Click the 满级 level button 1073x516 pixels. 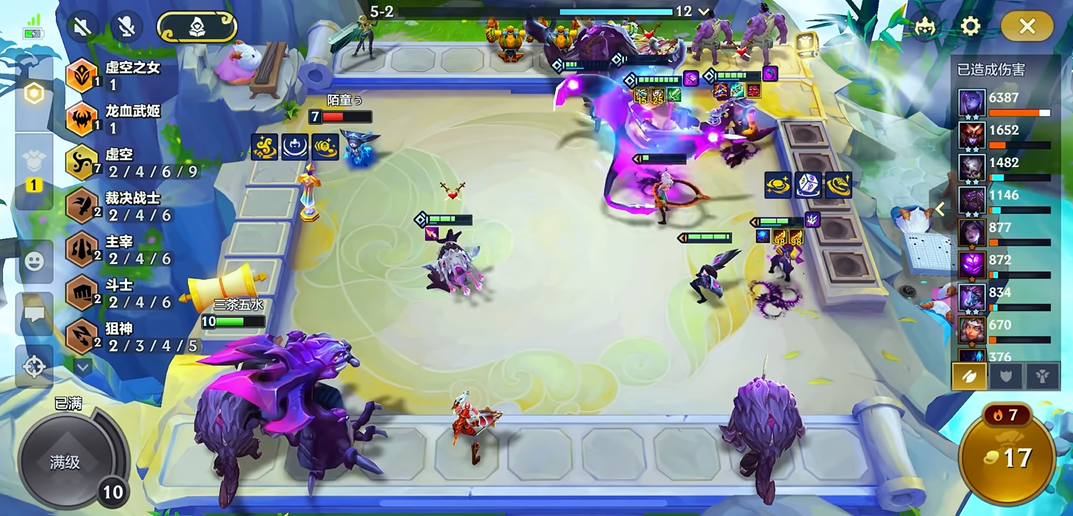coord(66,462)
